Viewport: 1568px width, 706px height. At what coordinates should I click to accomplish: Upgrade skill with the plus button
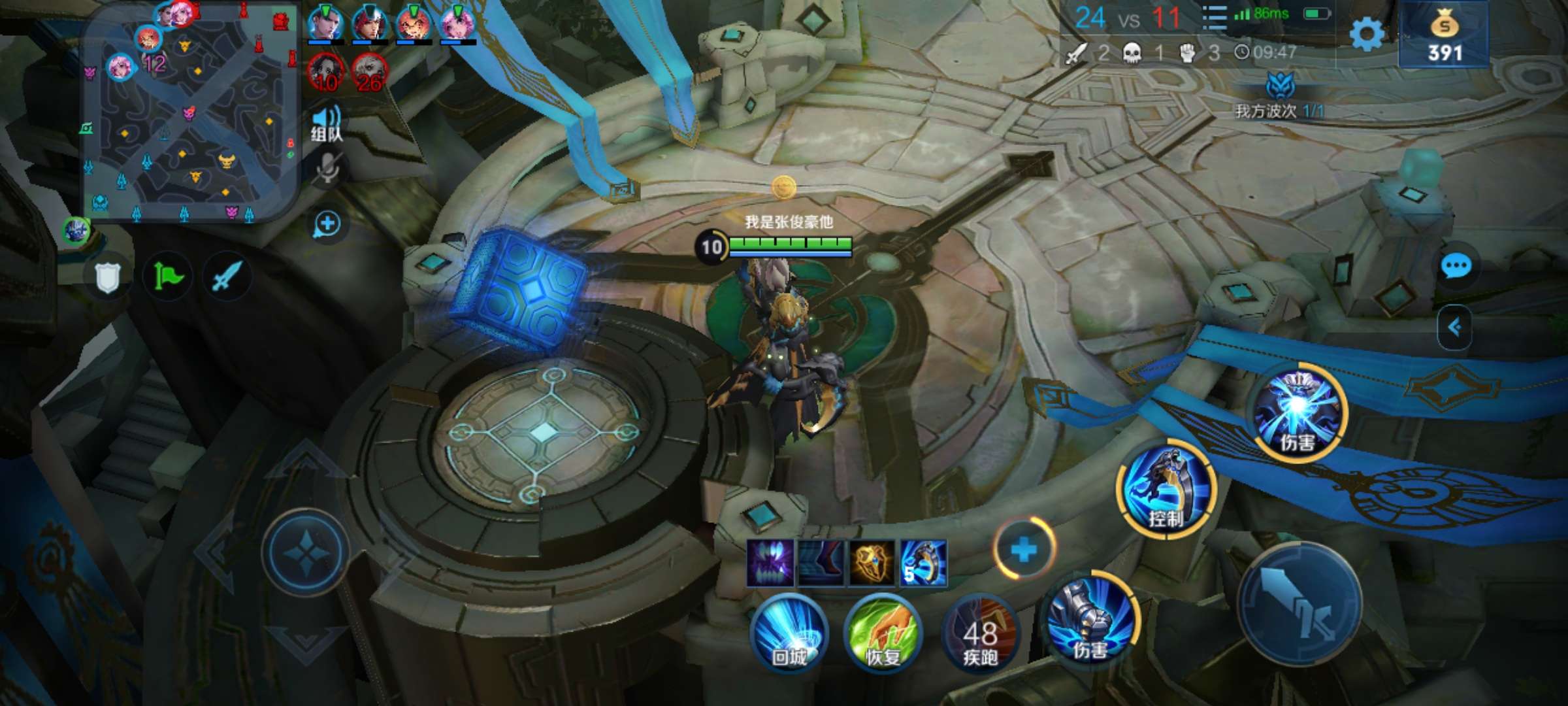[x=1024, y=550]
